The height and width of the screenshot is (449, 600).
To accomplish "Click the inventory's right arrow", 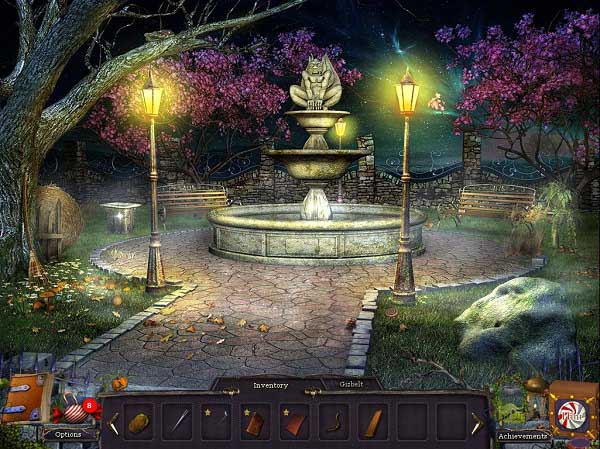I will coord(478,423).
